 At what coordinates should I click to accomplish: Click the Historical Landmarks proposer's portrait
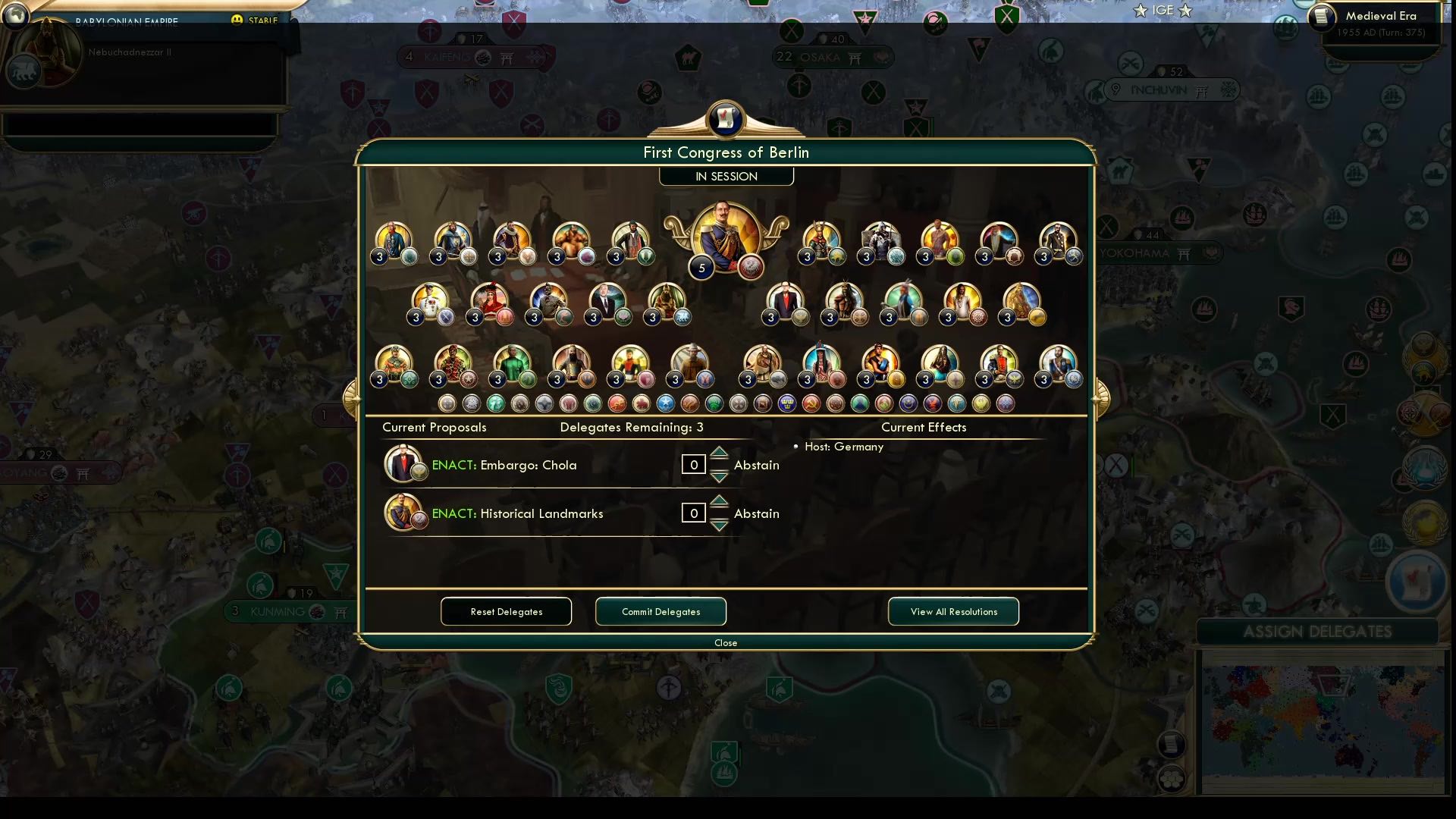click(x=404, y=511)
